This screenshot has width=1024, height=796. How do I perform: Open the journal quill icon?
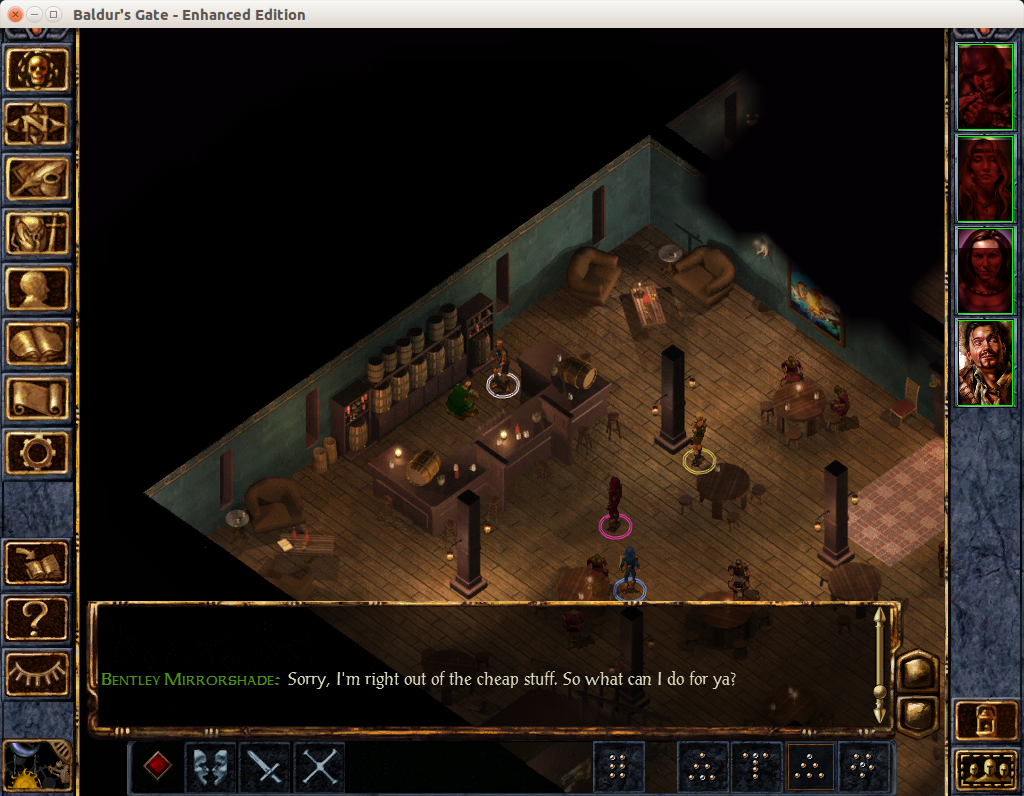pyautogui.click(x=39, y=179)
